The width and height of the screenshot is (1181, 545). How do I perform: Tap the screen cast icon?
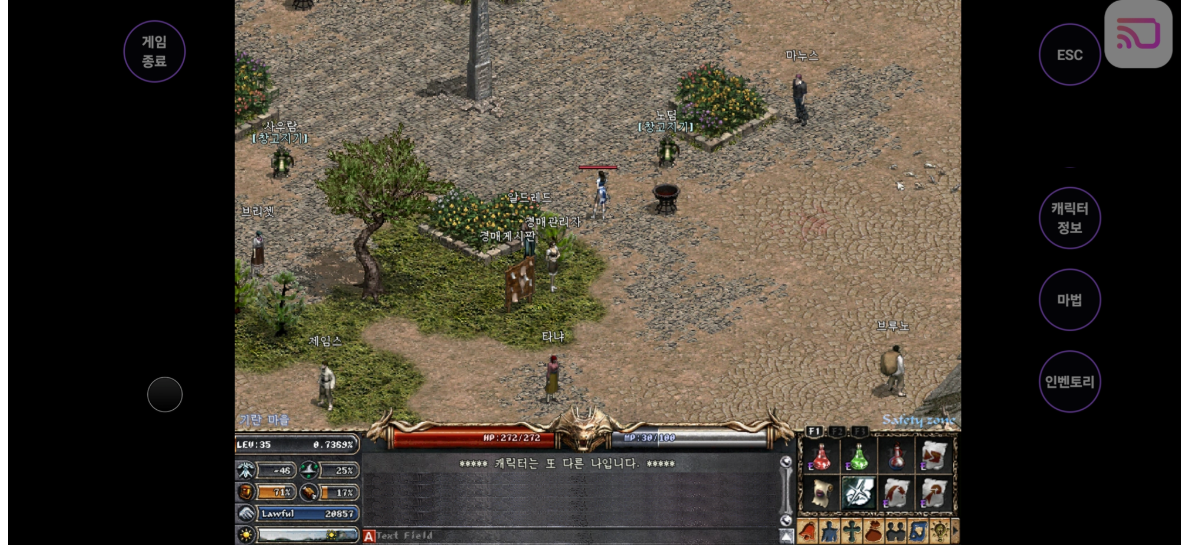tap(1138, 34)
